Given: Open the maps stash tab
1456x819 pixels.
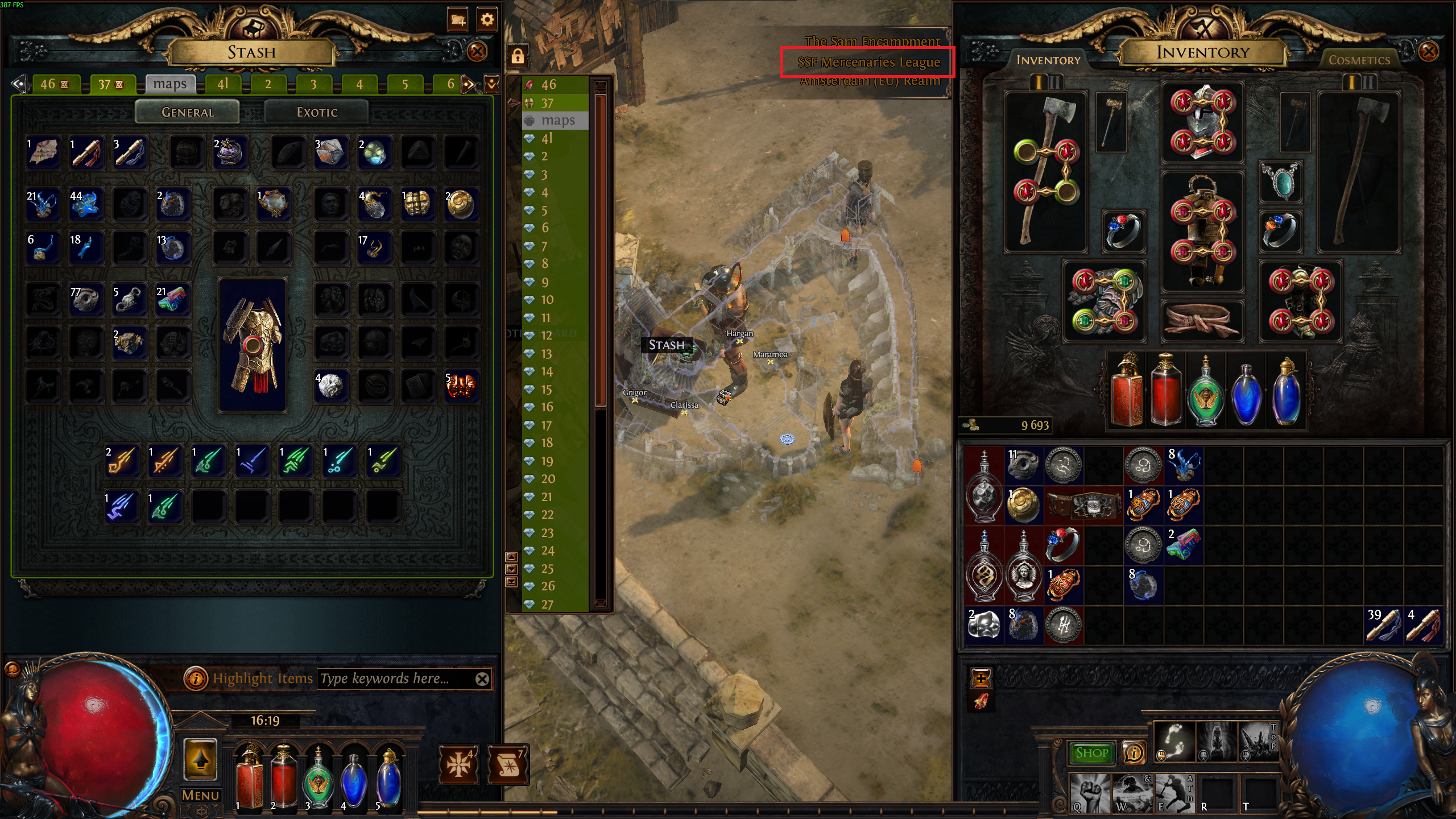Looking at the screenshot, I should pyautogui.click(x=170, y=84).
